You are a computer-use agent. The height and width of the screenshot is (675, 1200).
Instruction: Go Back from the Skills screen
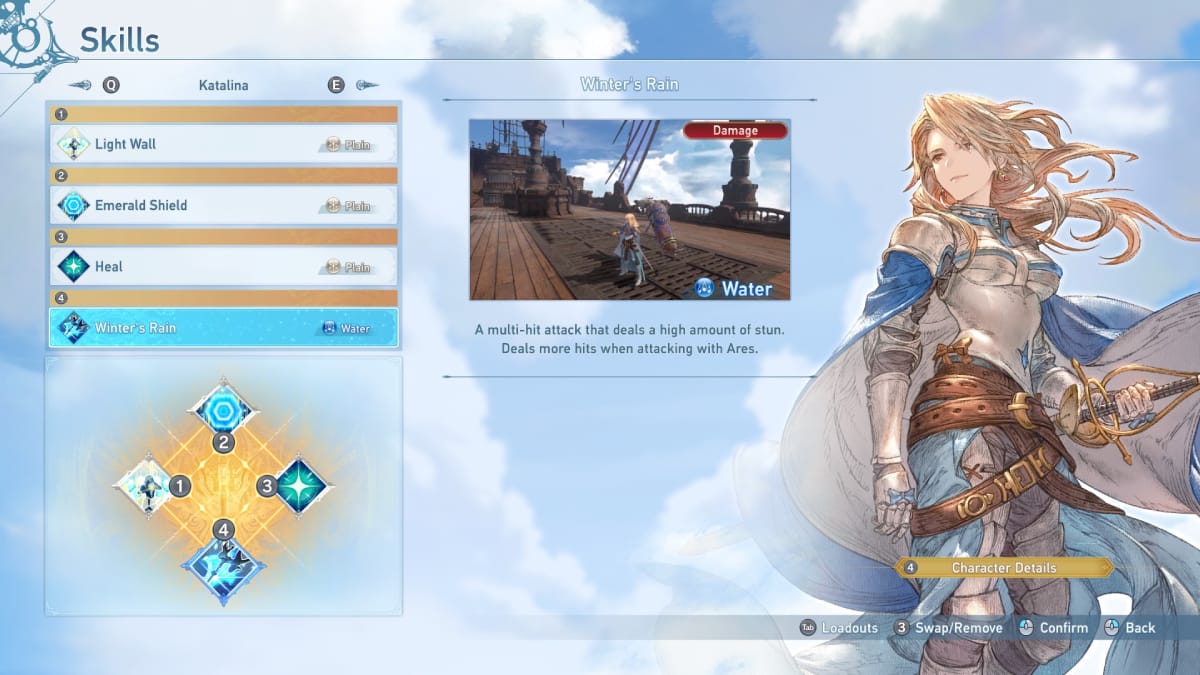(x=1129, y=628)
